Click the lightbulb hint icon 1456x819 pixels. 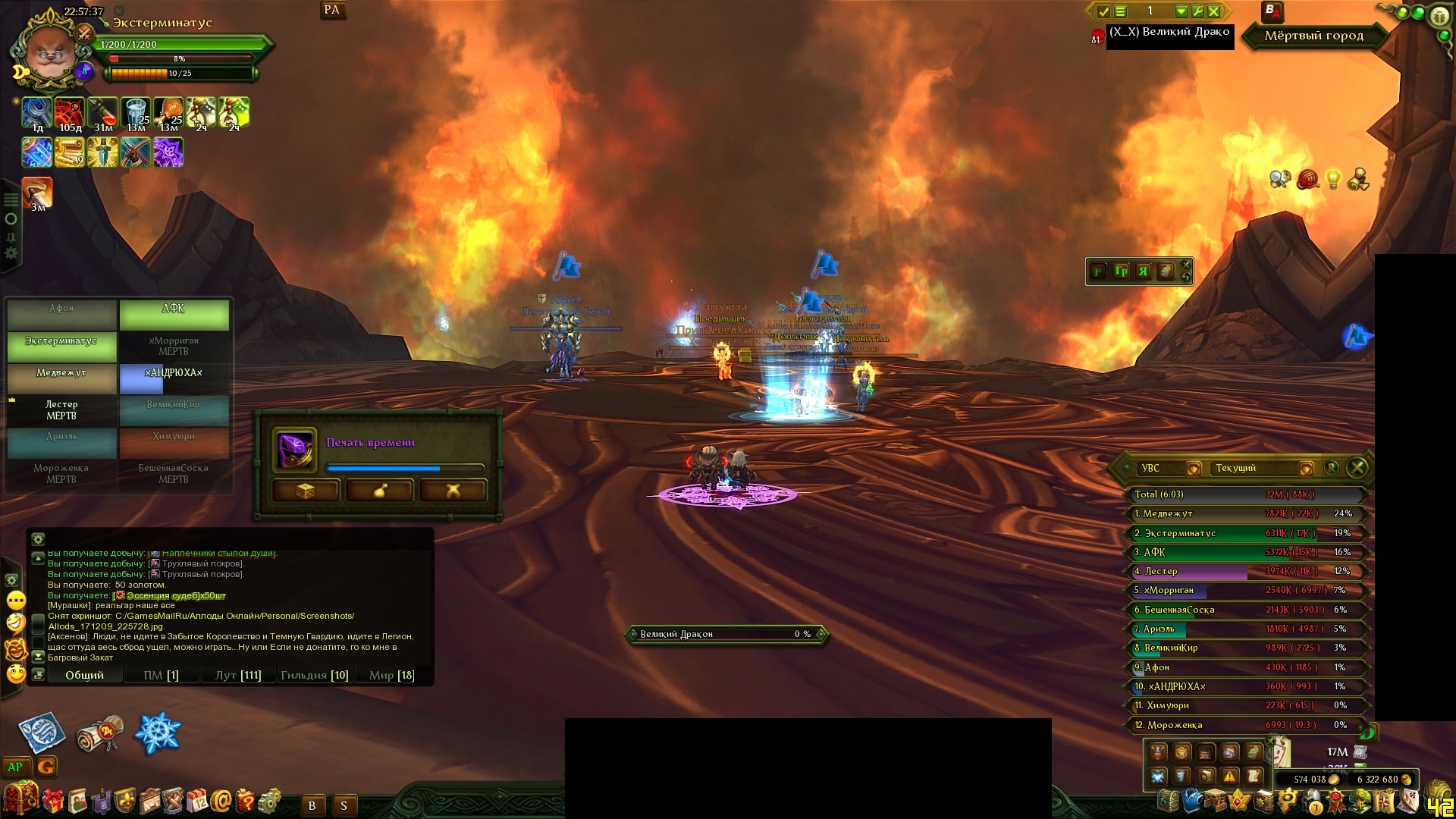[1332, 180]
